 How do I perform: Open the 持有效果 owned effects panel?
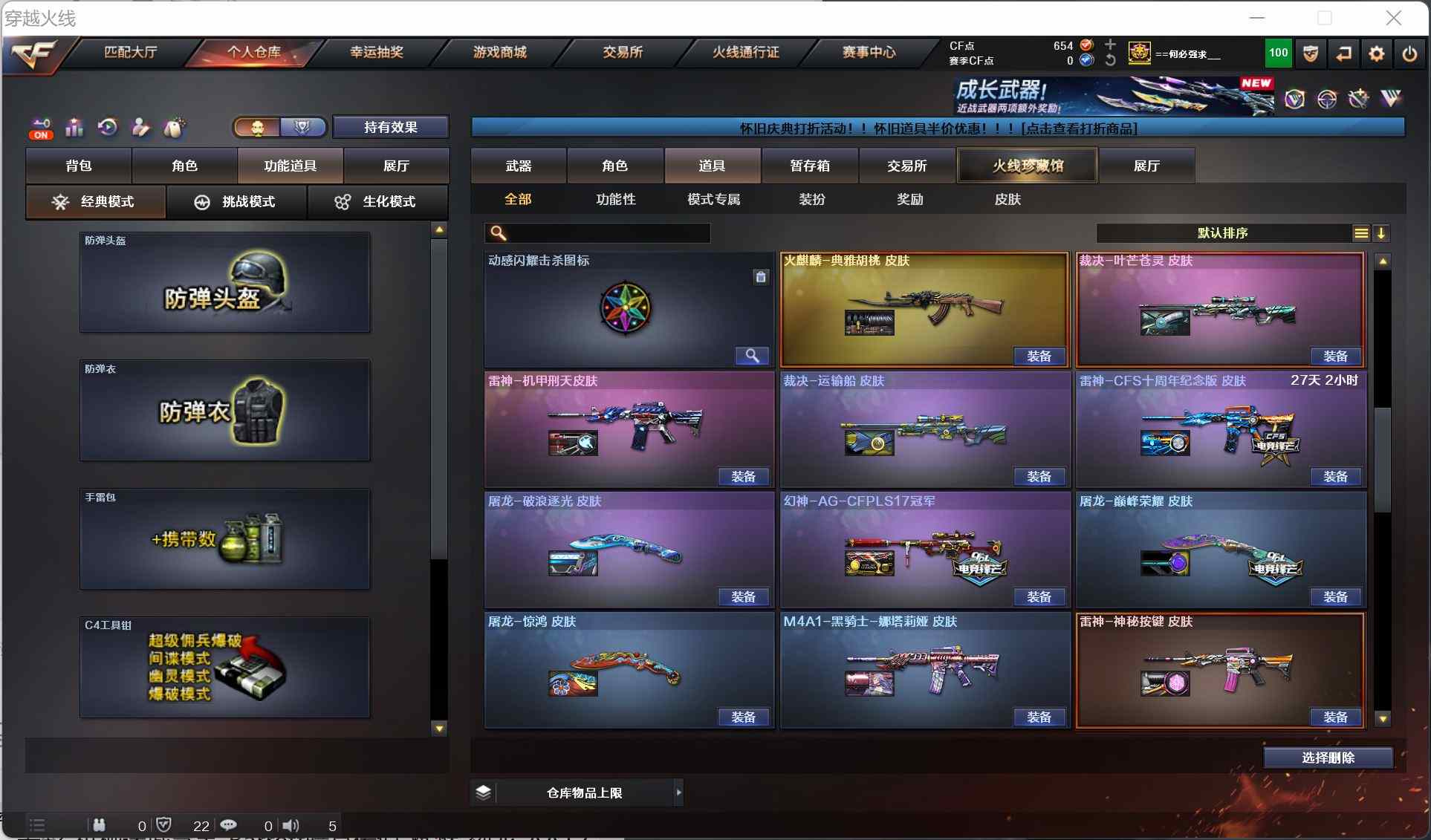pyautogui.click(x=390, y=127)
